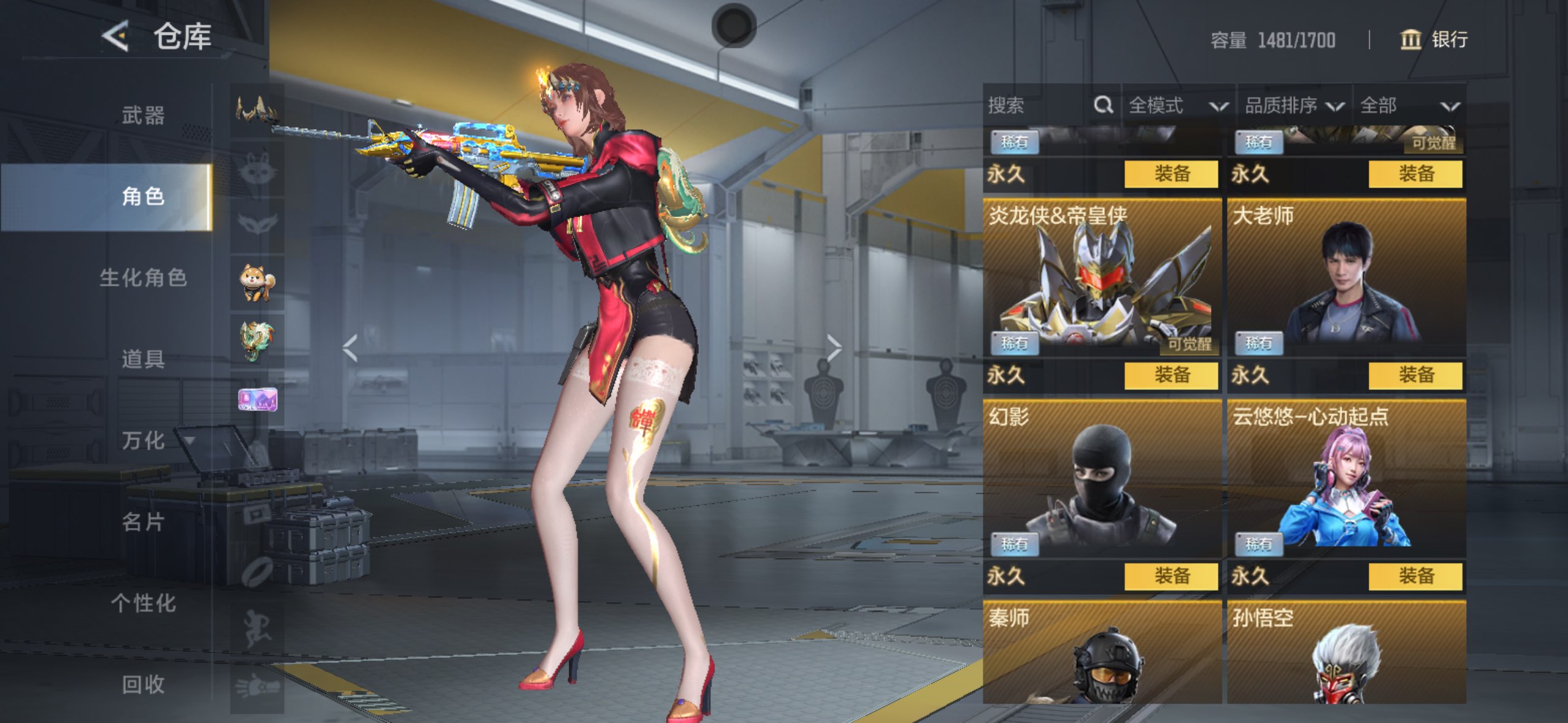
Task: Select the shiba dog accessory slot
Action: coord(256,282)
